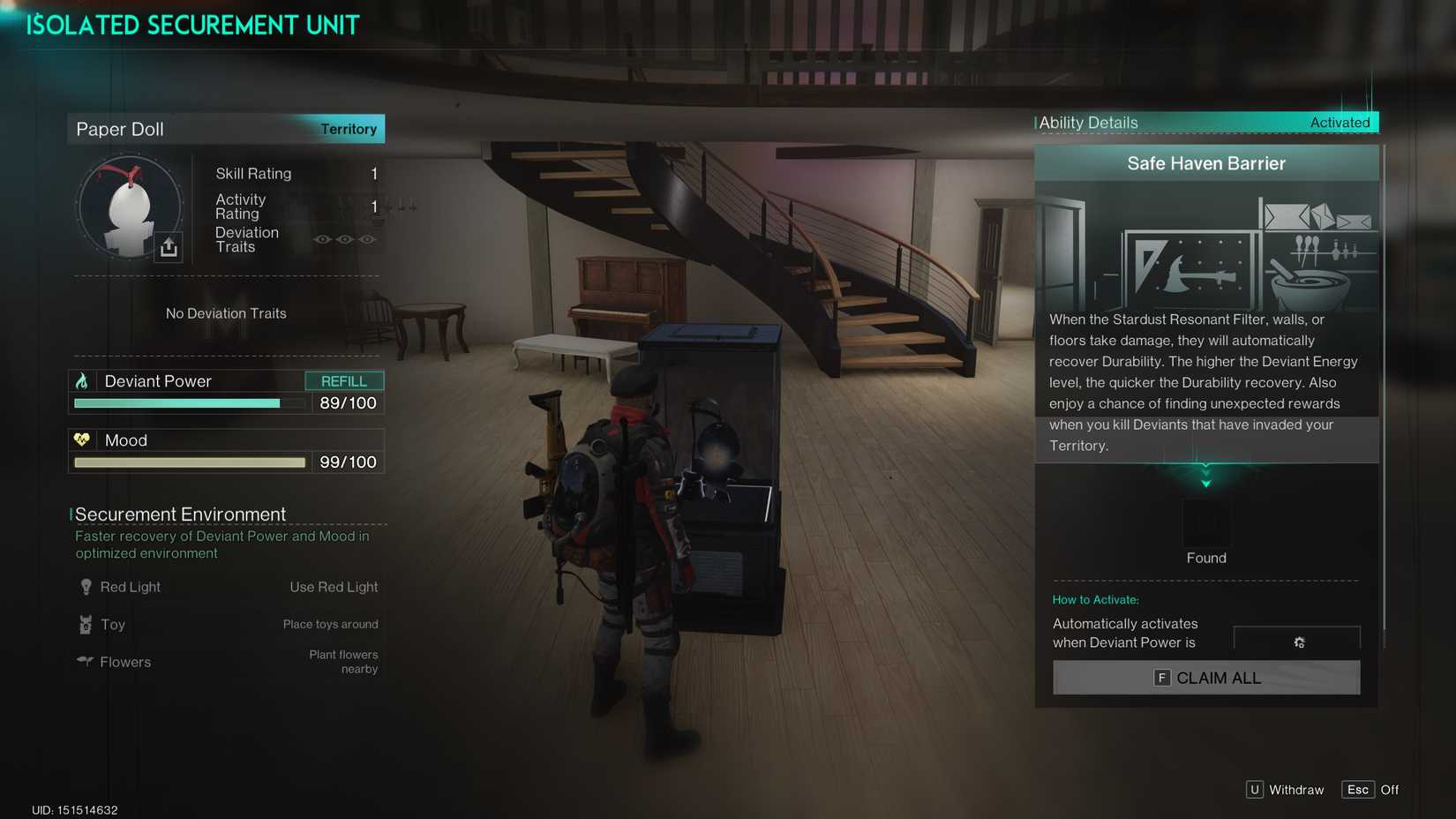This screenshot has height=819, width=1456.
Task: Claim all found rewards
Action: (x=1205, y=678)
